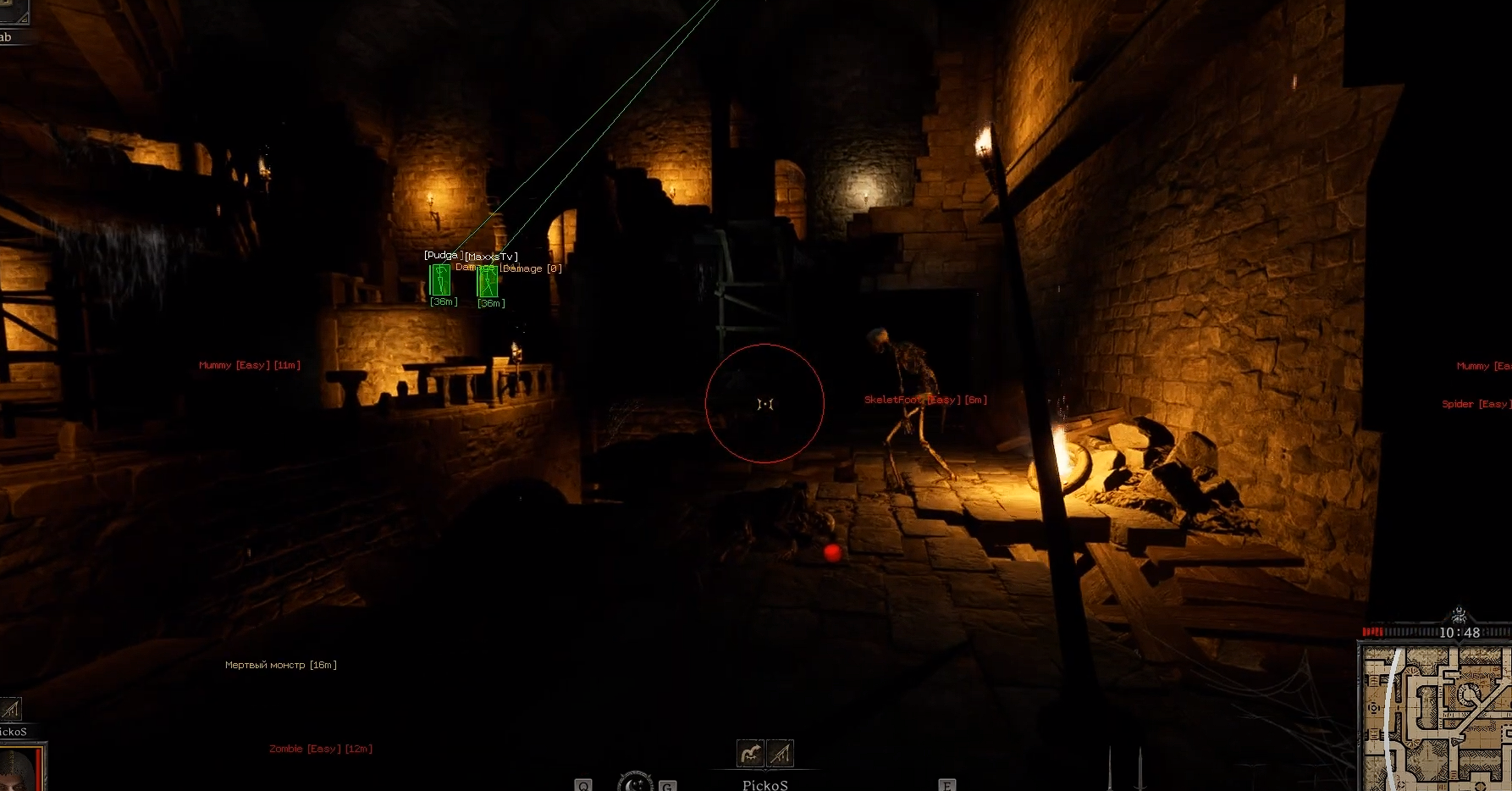Click the 'SkeletFoot [Easy] [6m]' label
The height and width of the screenshot is (791, 1512).
pyautogui.click(x=924, y=399)
